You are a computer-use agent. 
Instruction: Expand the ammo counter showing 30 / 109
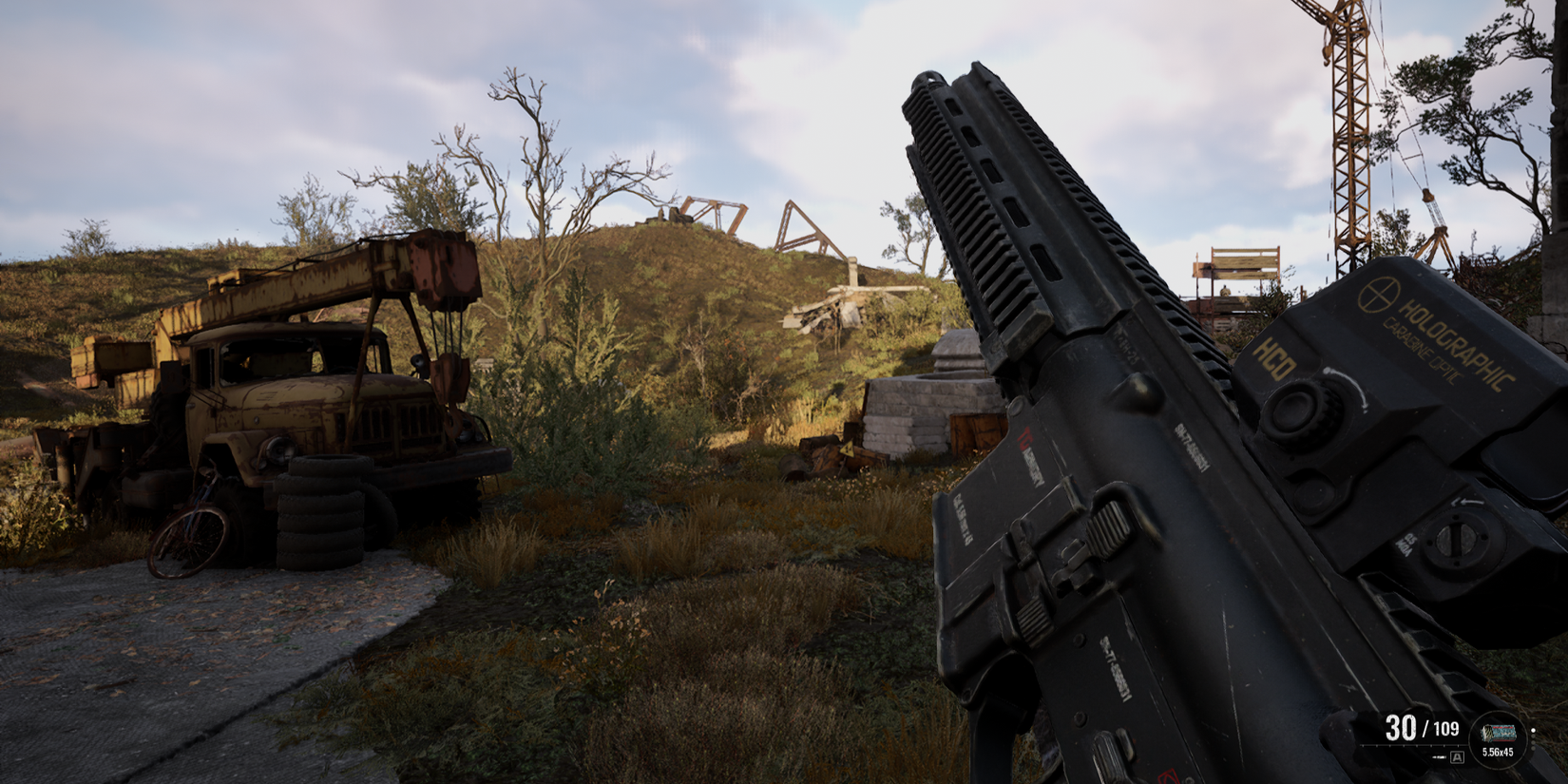[x=1423, y=730]
